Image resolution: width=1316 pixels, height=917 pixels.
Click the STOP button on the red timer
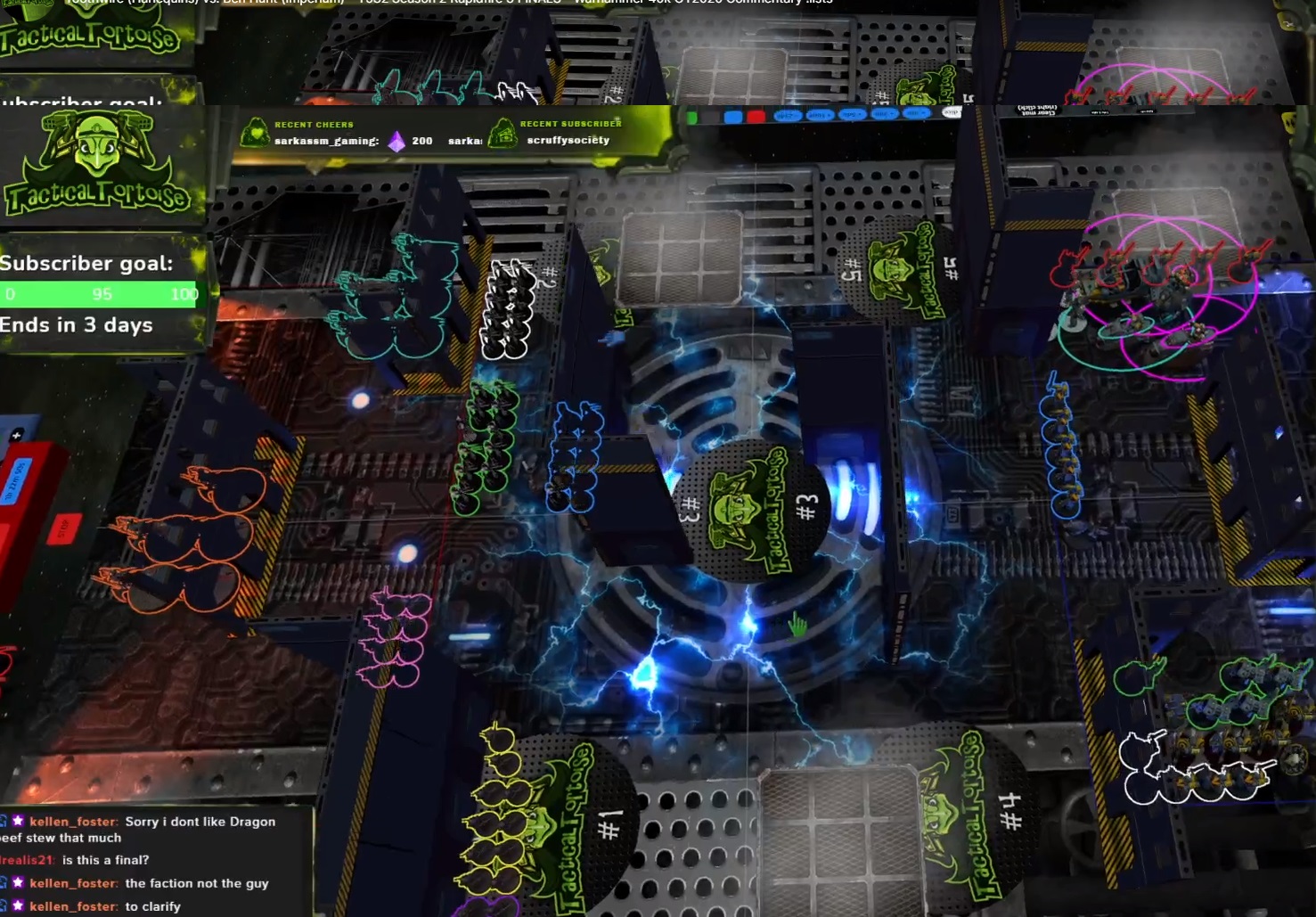(63, 529)
